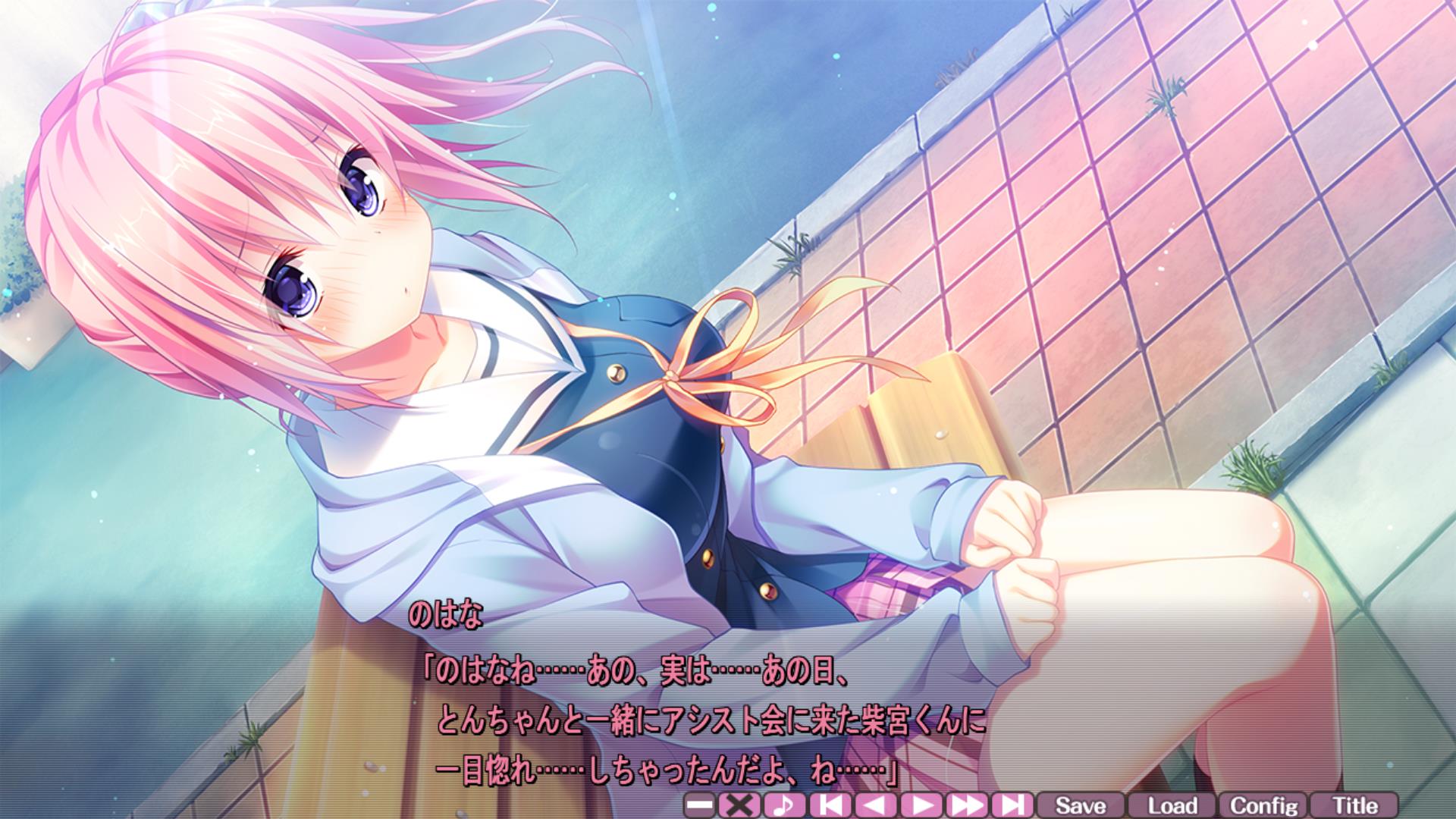
Task: Click the music note button
Action: [x=784, y=805]
